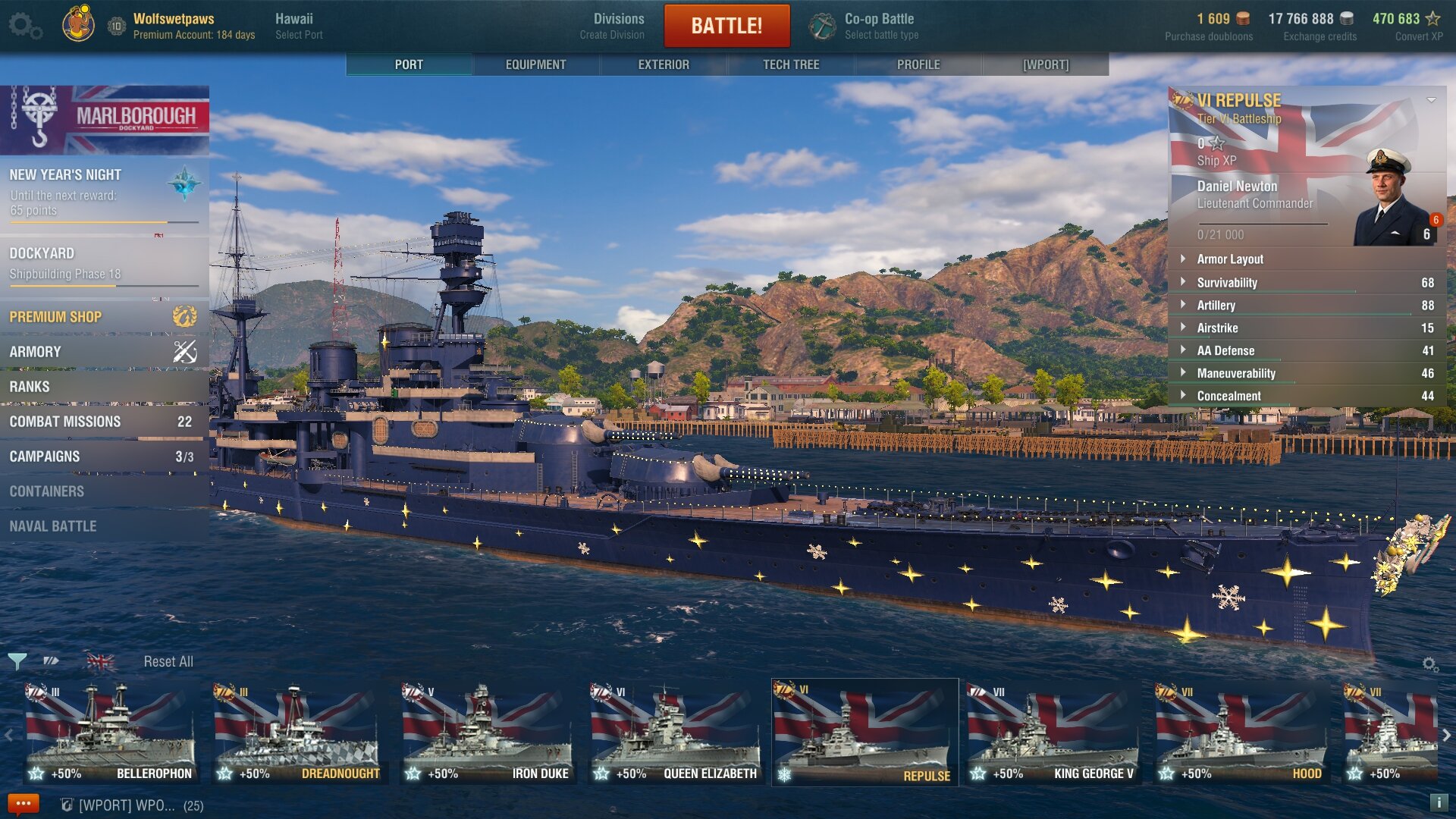View Combat Missions

pos(104,422)
